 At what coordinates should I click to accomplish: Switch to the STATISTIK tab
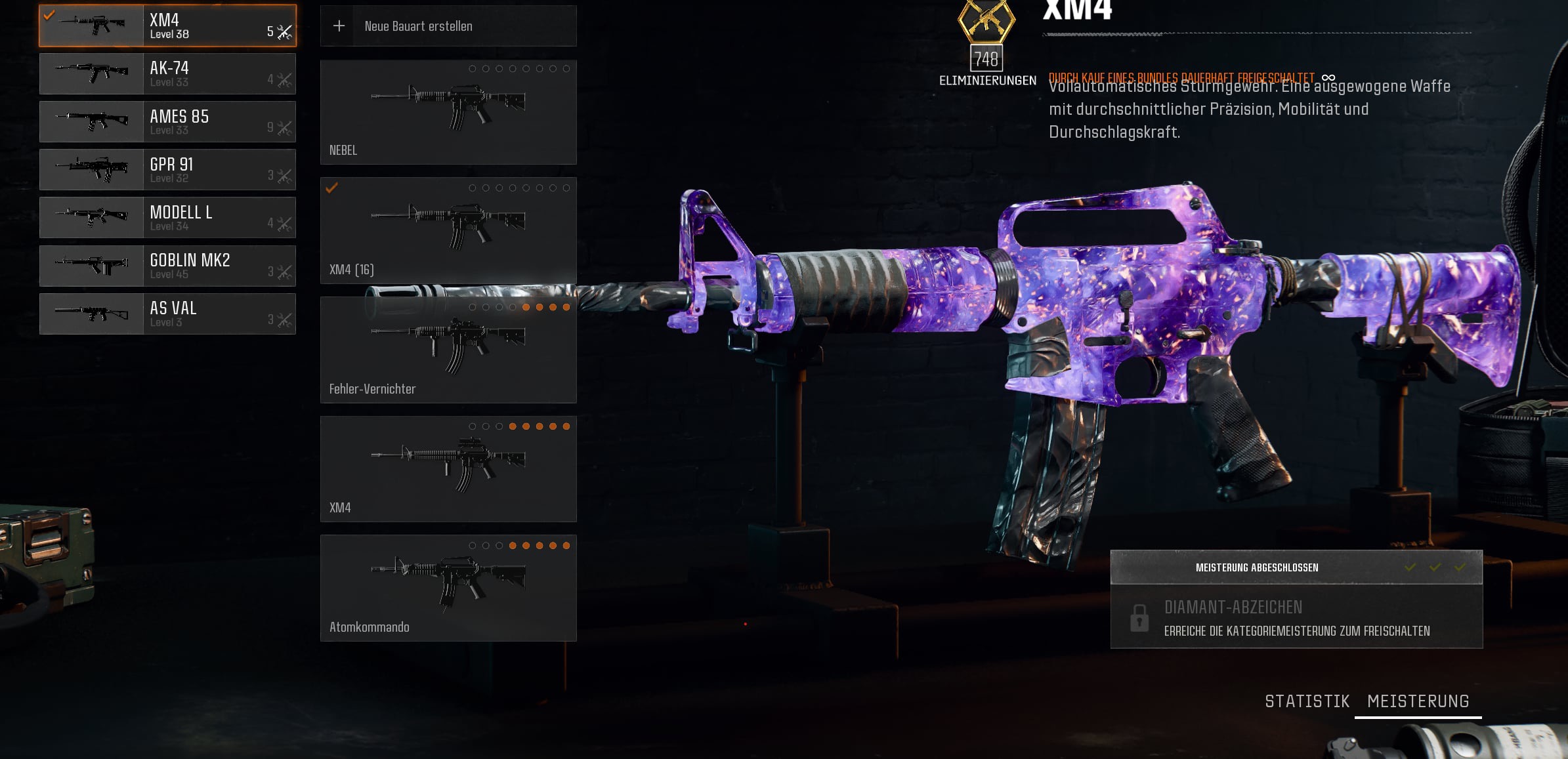(x=1307, y=701)
